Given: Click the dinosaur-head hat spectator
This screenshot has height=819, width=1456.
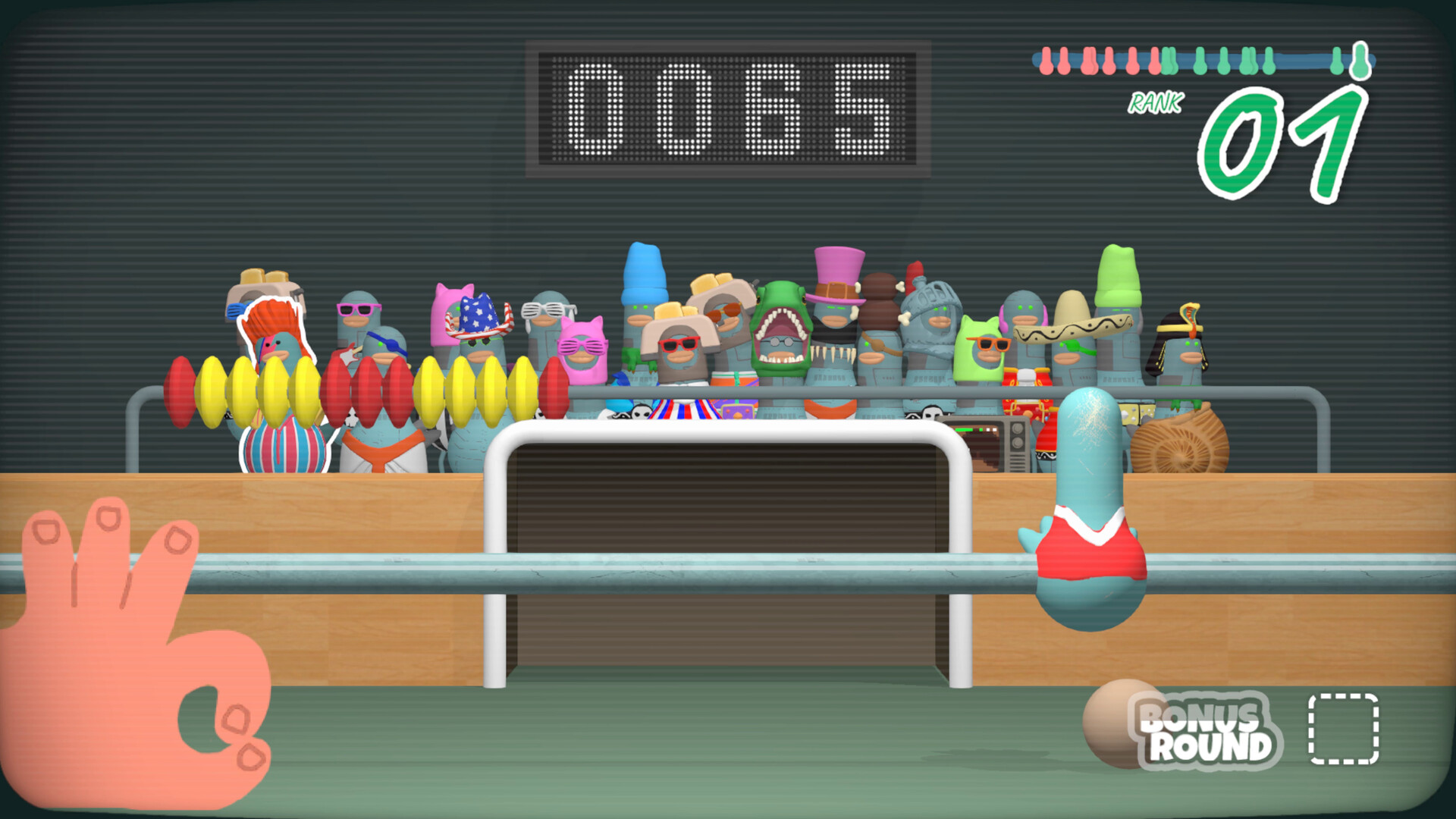Looking at the screenshot, I should (x=781, y=326).
